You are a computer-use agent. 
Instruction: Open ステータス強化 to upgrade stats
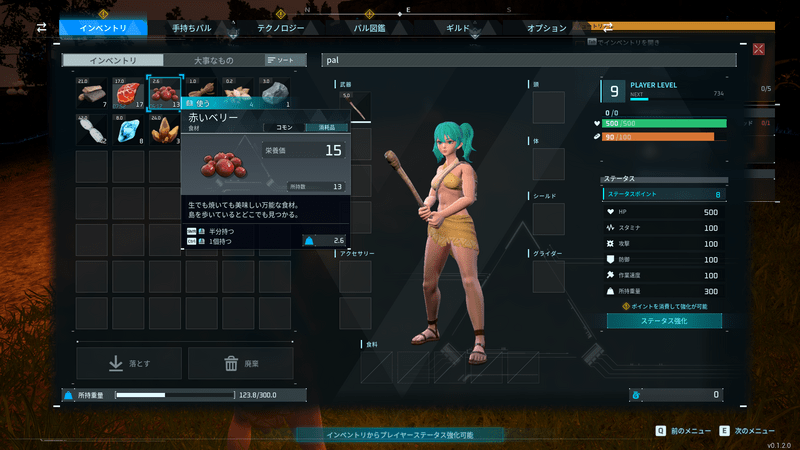664,321
